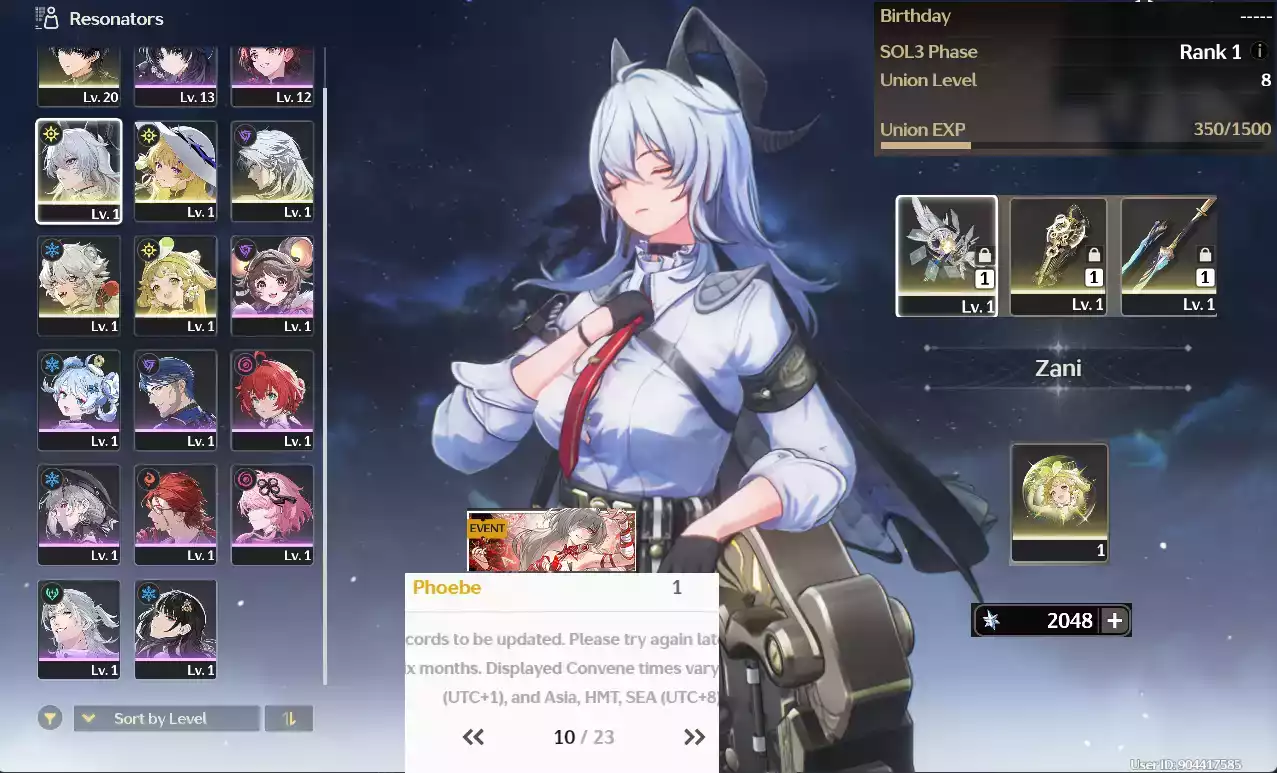This screenshot has width=1277, height=773.
Task: Select the pink-haired resonator portrait
Action: pyautogui.click(x=272, y=514)
